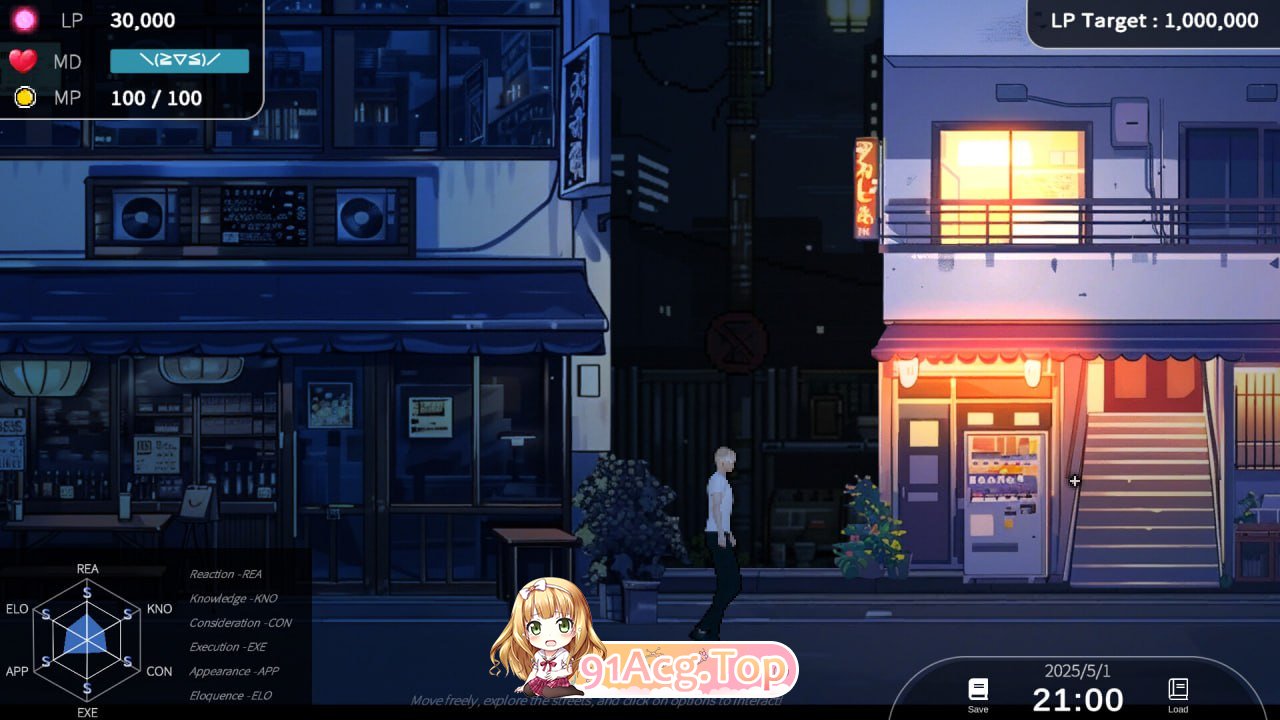This screenshot has height=720, width=1280.
Task: Click the teal mood face indicator
Action: (180, 60)
